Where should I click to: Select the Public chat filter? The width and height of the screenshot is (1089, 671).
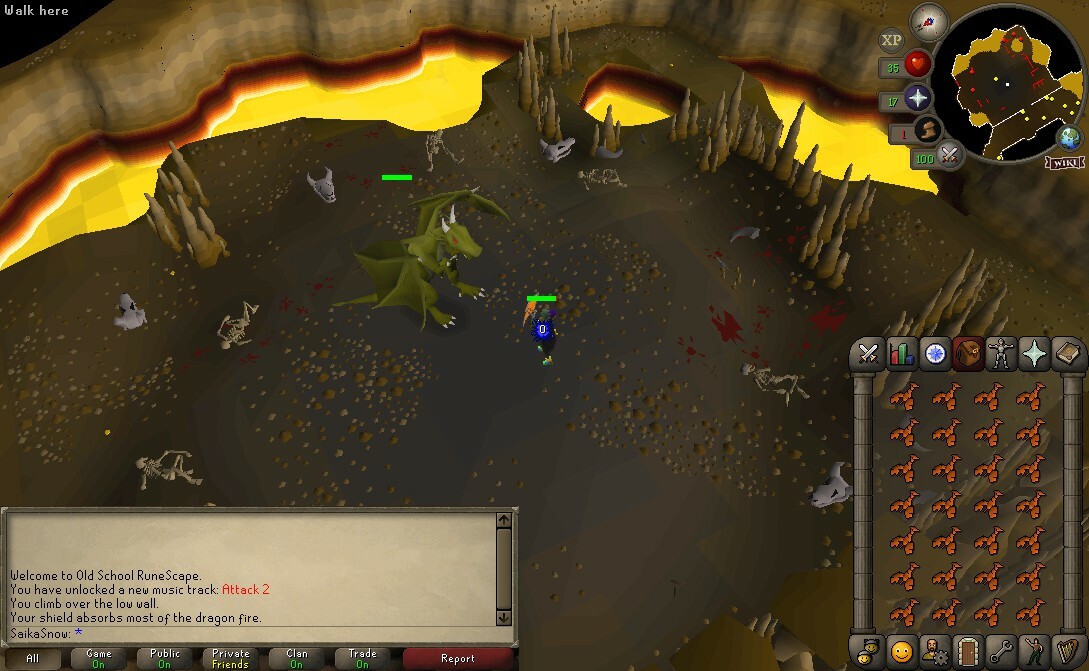pos(165,658)
